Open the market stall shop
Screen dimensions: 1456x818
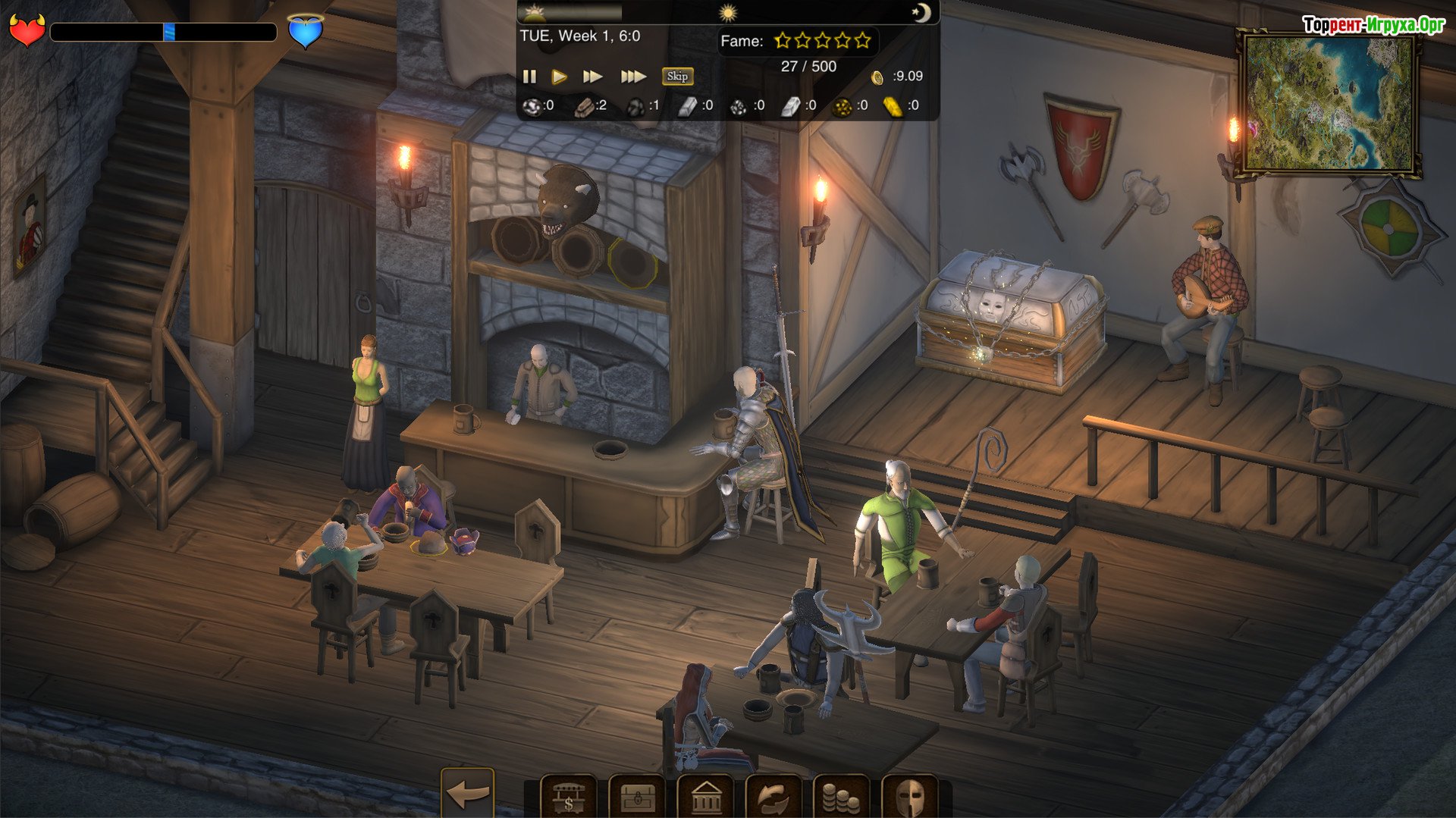click(568, 796)
